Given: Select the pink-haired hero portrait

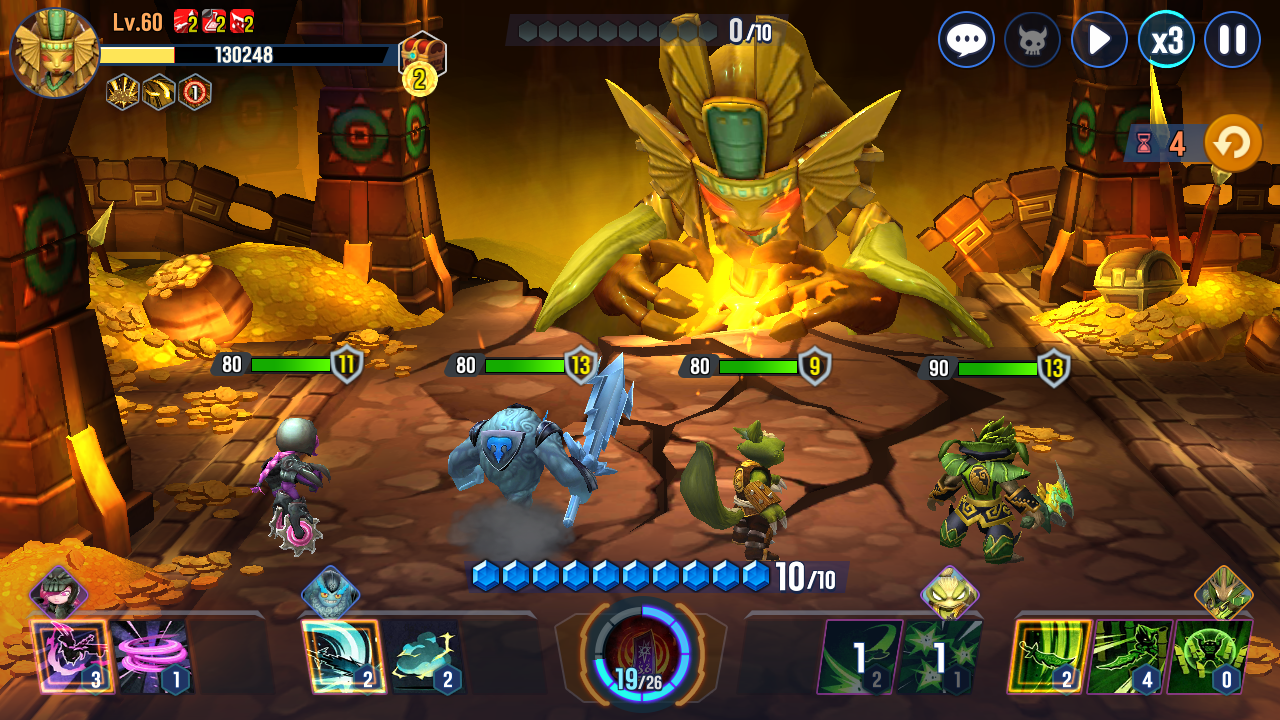Looking at the screenshot, I should coord(58,593).
